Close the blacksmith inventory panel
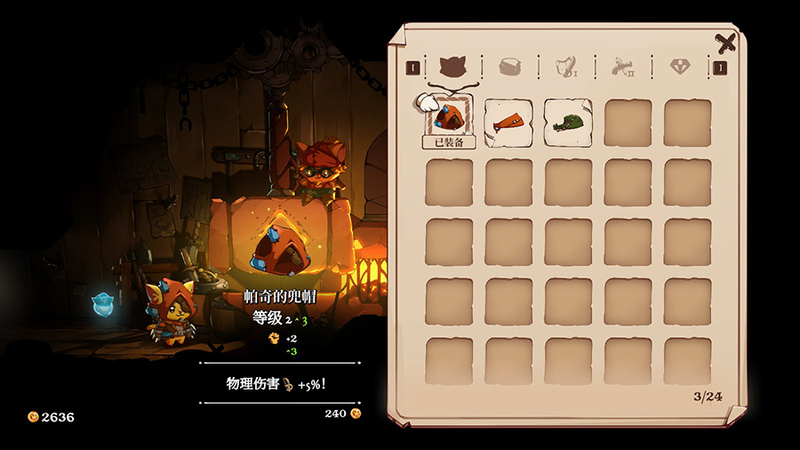Screen dimensions: 800x450 point(726,43)
